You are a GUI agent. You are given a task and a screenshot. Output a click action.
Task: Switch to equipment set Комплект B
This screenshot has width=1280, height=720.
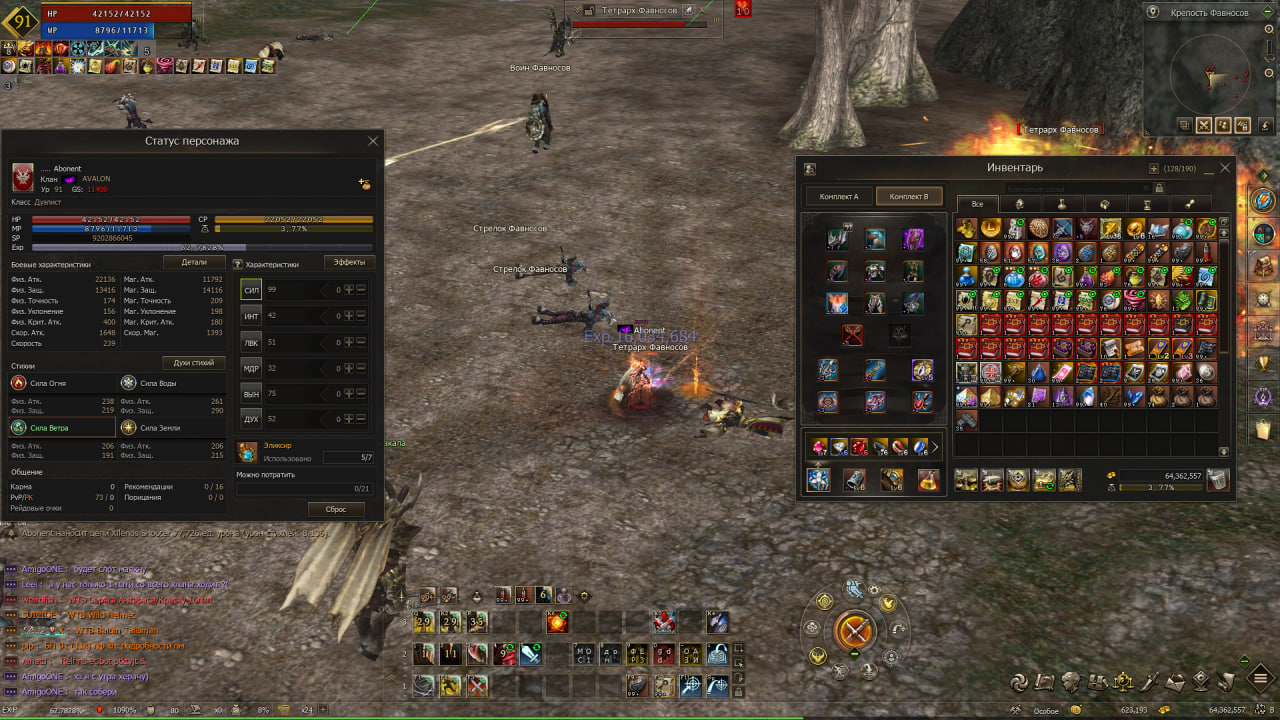tap(909, 196)
